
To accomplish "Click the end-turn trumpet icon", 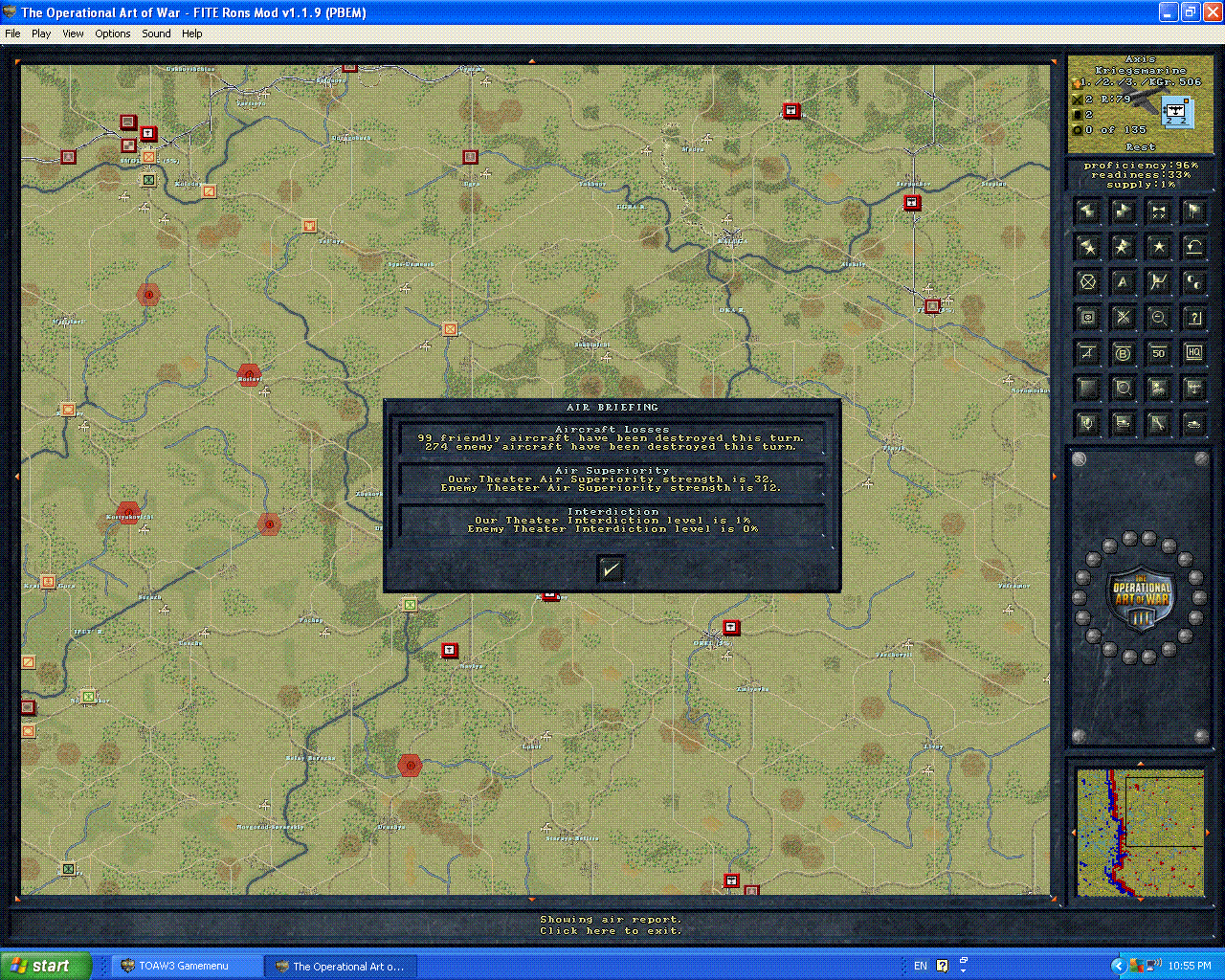I will [1159, 212].
